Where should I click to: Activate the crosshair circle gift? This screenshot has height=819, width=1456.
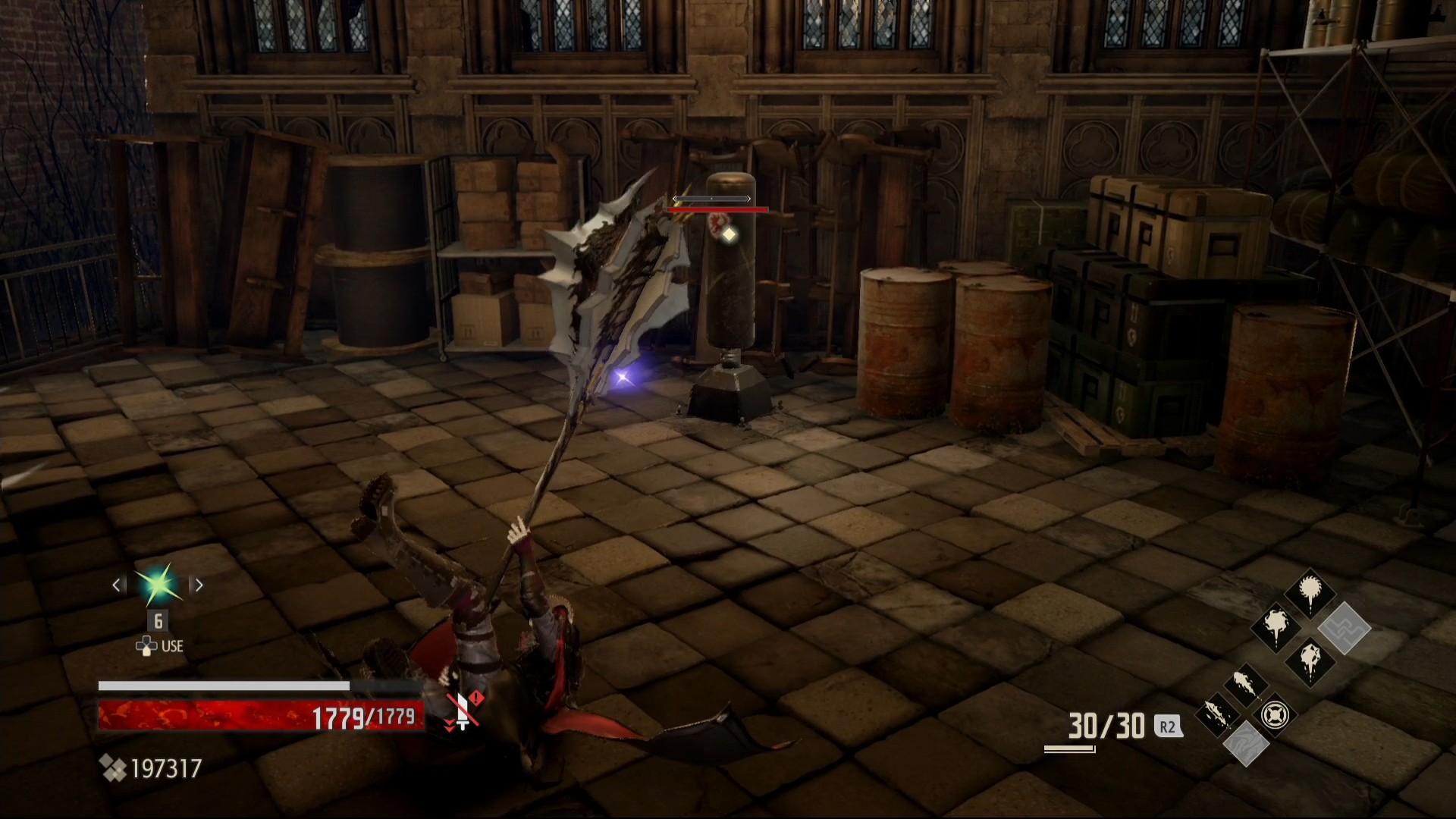(1275, 714)
